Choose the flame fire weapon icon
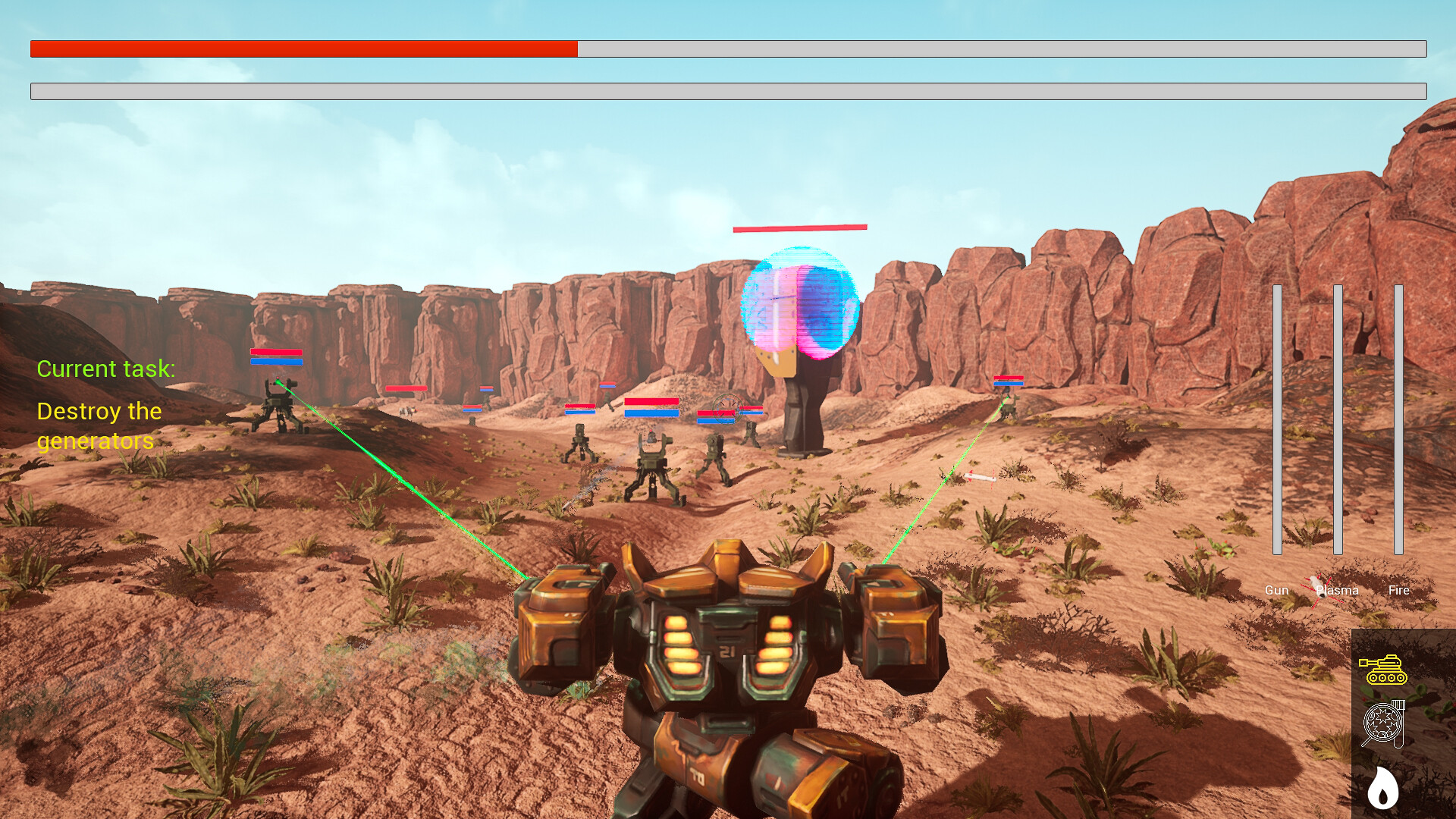 tap(1382, 787)
